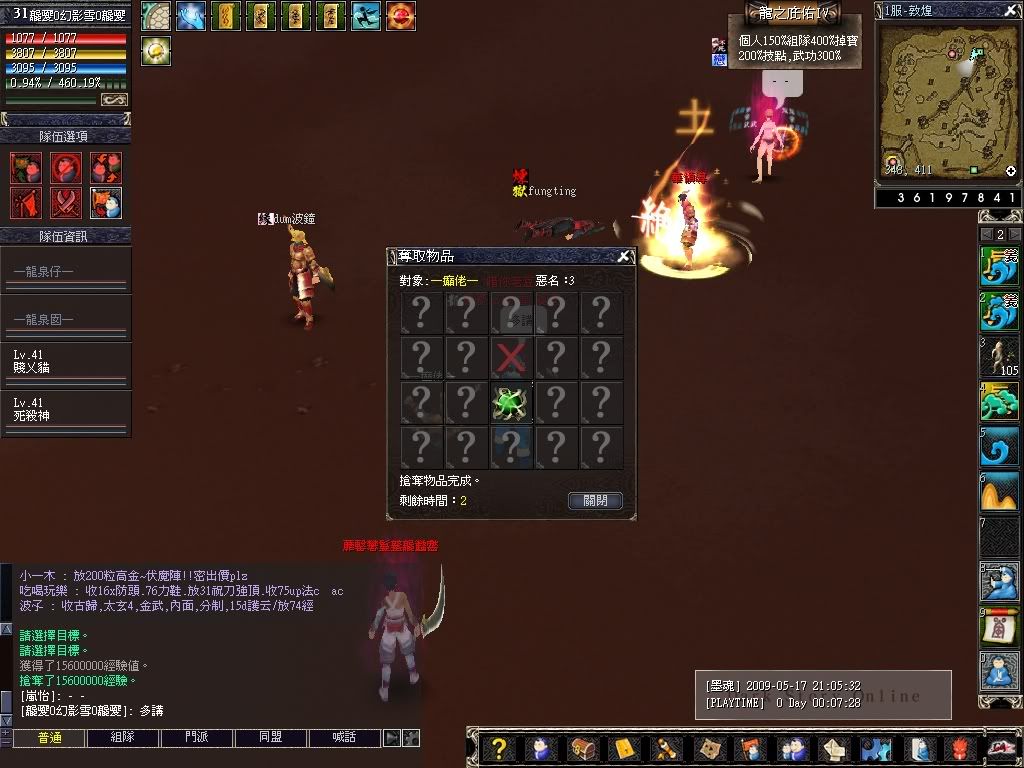This screenshot has height=768, width=1024.
Task: Select party member 賤乂貓
Action: pyautogui.click(x=65, y=362)
